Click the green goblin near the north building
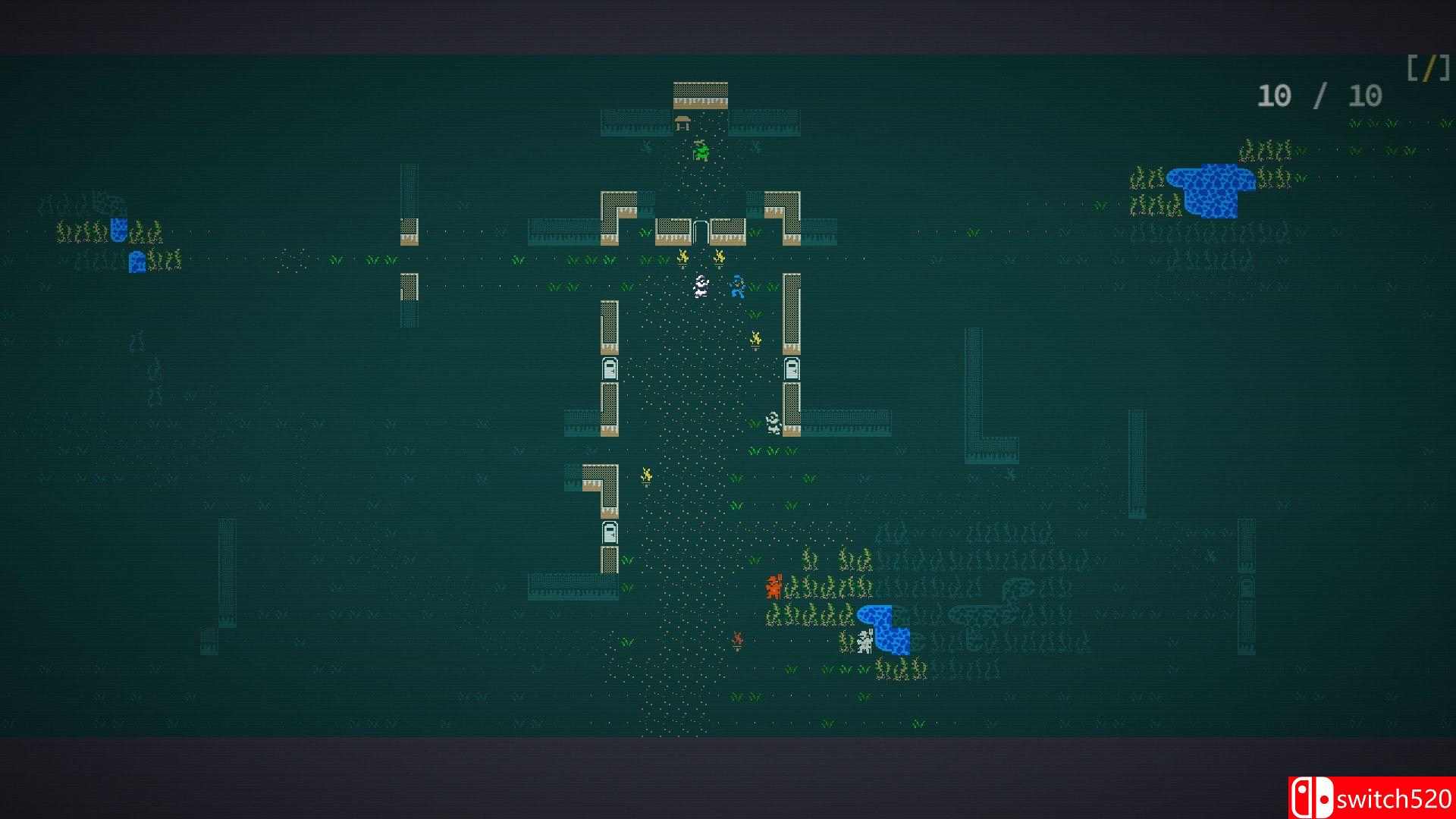Image resolution: width=1456 pixels, height=819 pixels. [701, 152]
